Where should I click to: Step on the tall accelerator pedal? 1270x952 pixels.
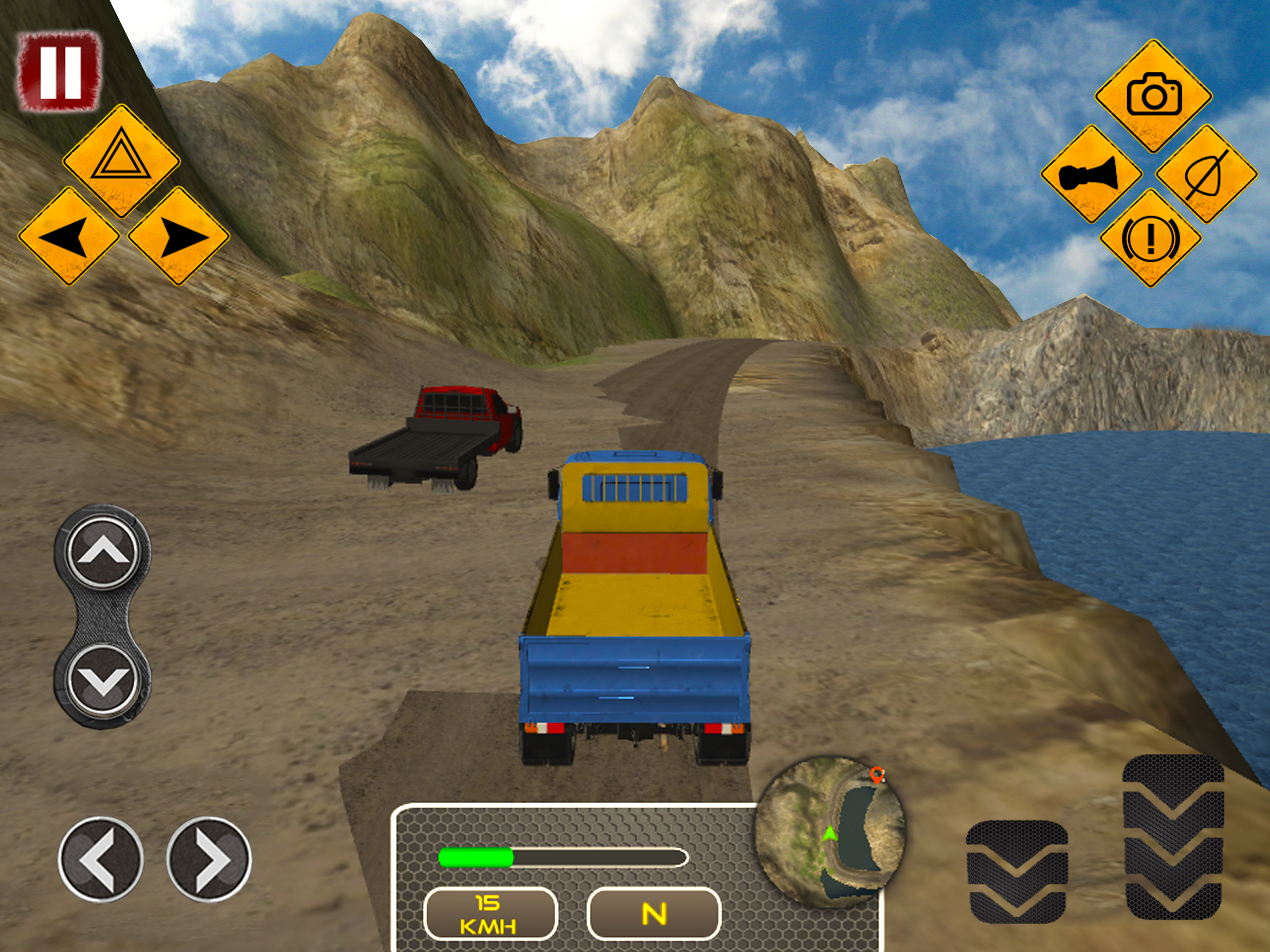(1173, 837)
